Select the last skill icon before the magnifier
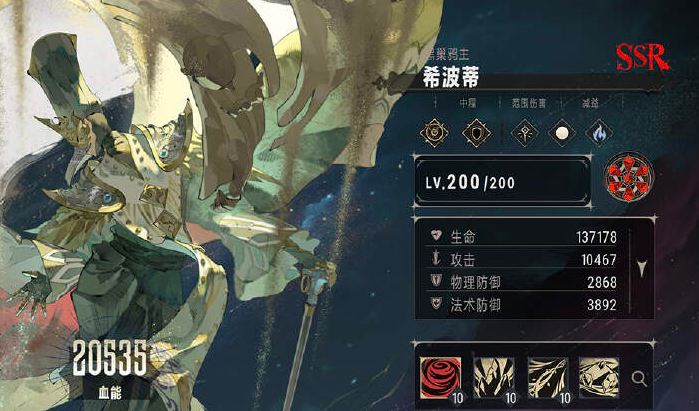This screenshot has height=411, width=699. point(599,377)
